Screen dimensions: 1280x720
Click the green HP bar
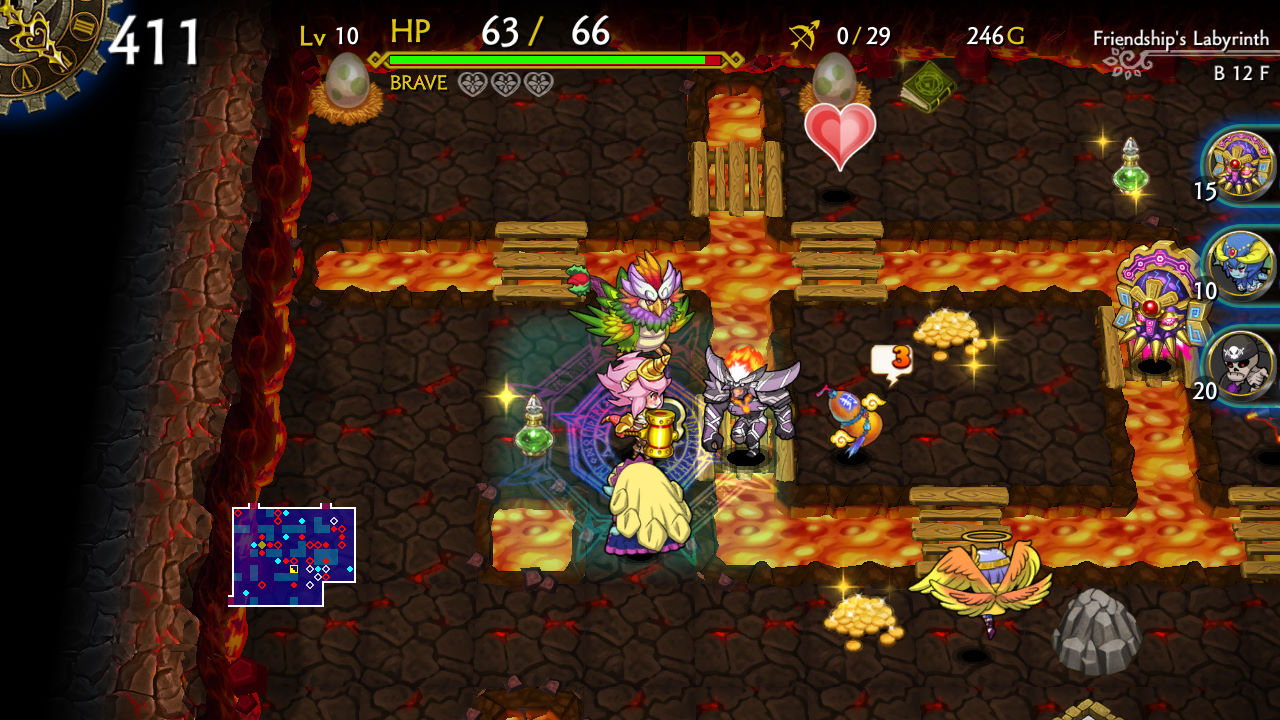coord(545,60)
